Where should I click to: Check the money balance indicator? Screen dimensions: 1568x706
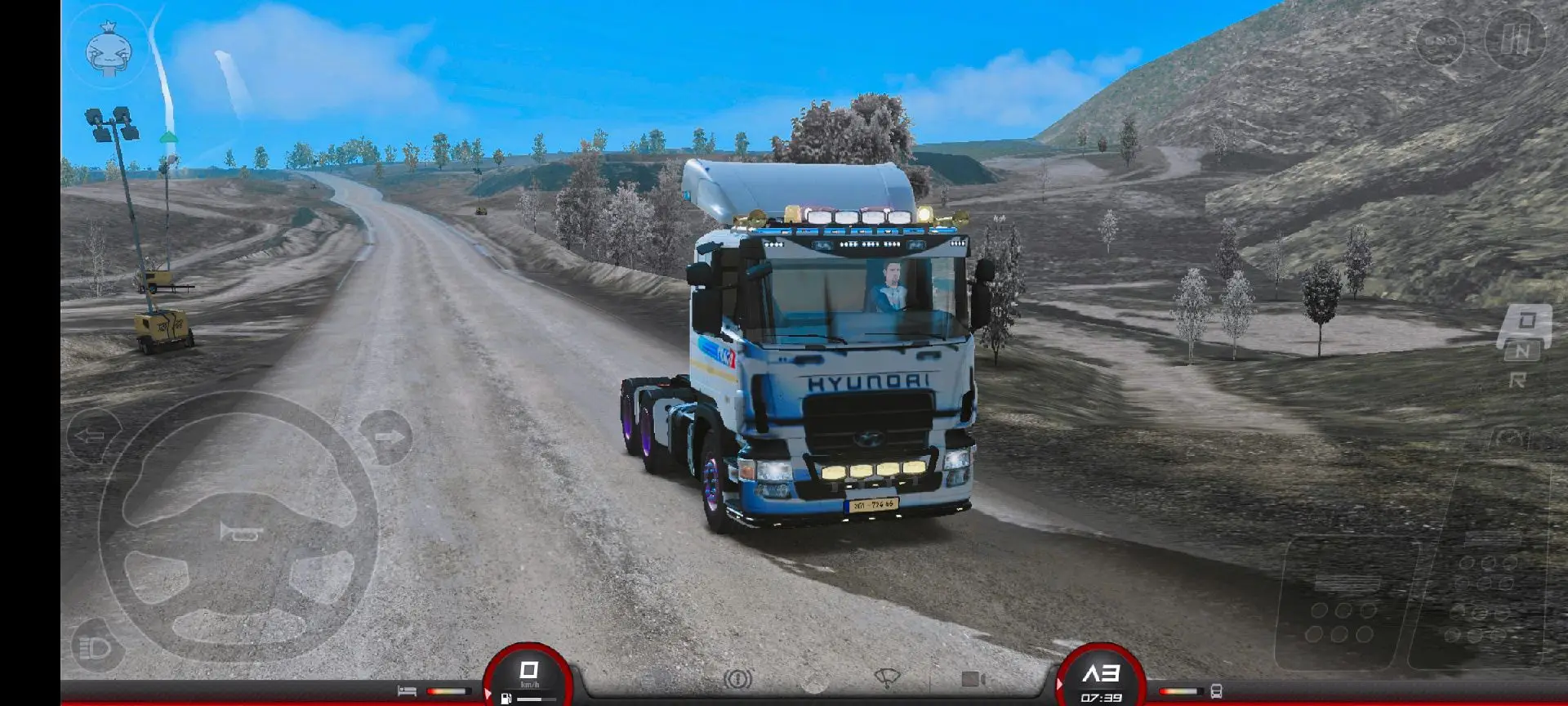(x=1441, y=41)
